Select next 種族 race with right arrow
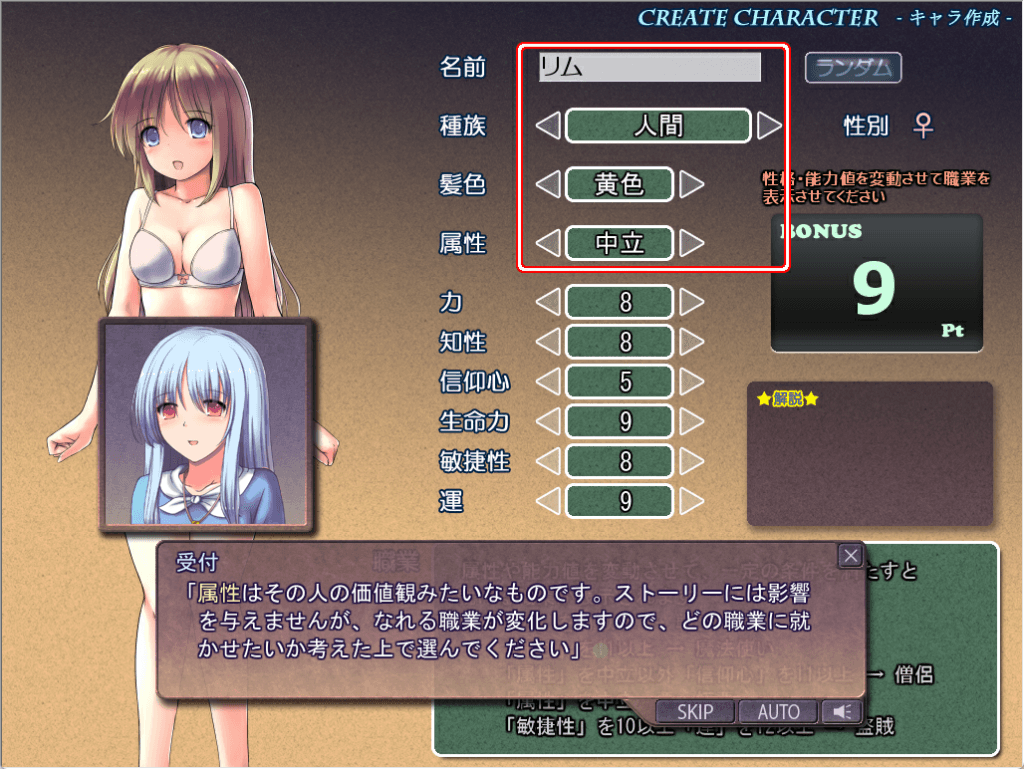This screenshot has height=769, width=1024. pyautogui.click(x=769, y=126)
